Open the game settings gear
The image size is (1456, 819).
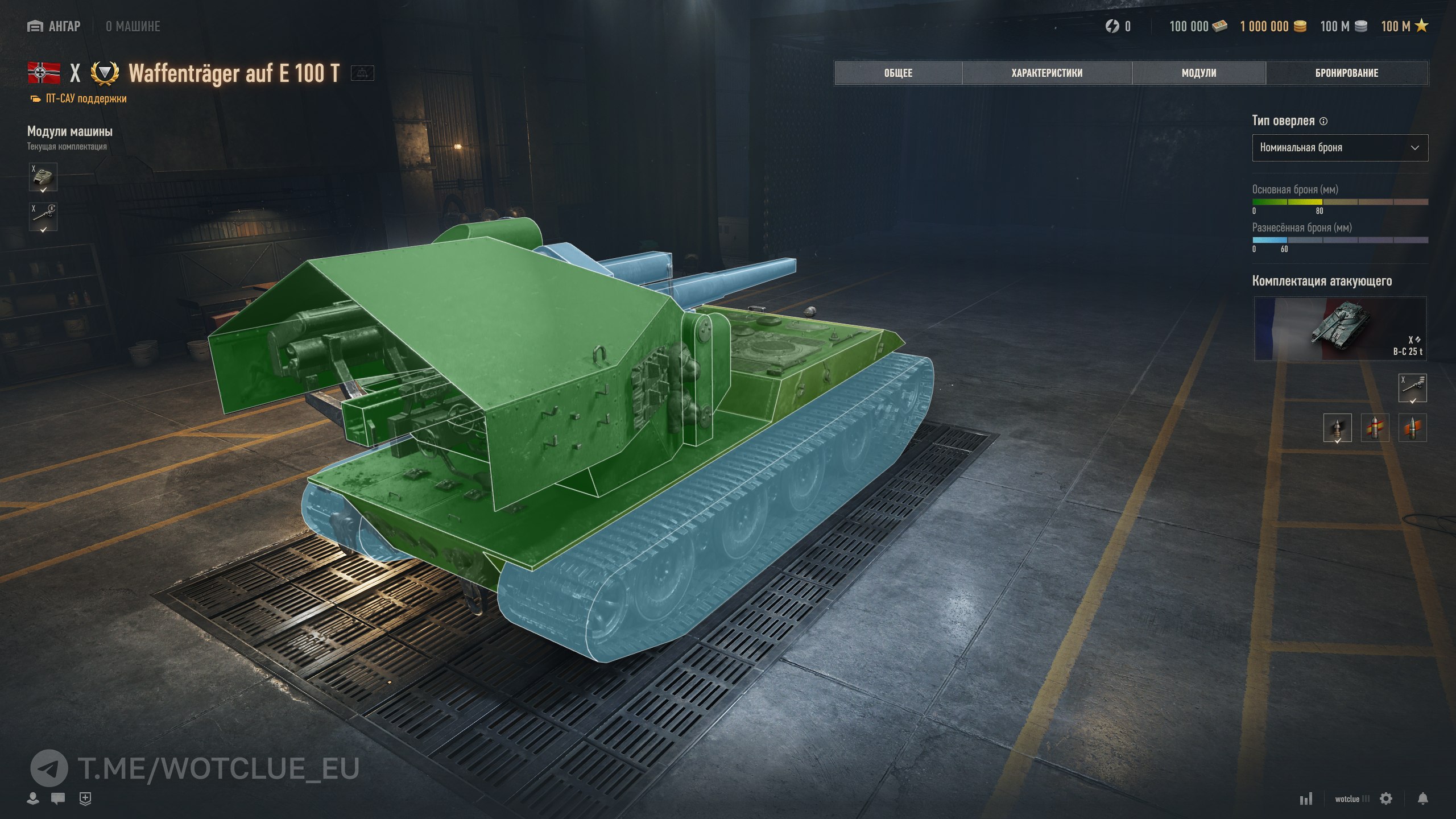point(1386,799)
